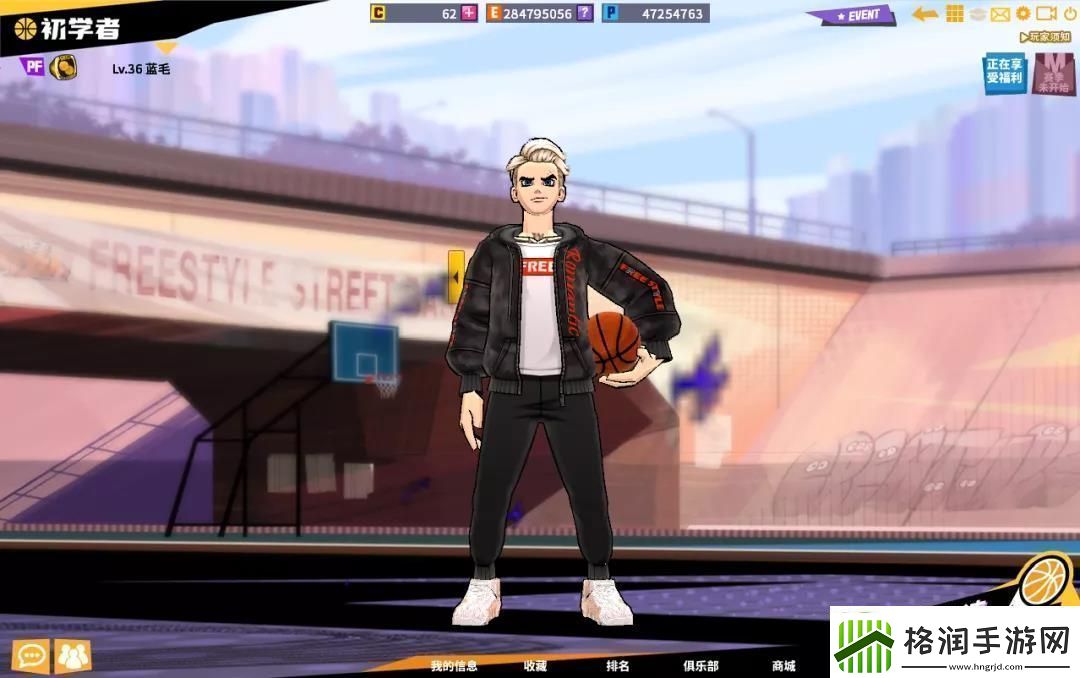Viewport: 1080px width, 678px height.
Task: Click the purple question mark beside E currency
Action: 585,14
